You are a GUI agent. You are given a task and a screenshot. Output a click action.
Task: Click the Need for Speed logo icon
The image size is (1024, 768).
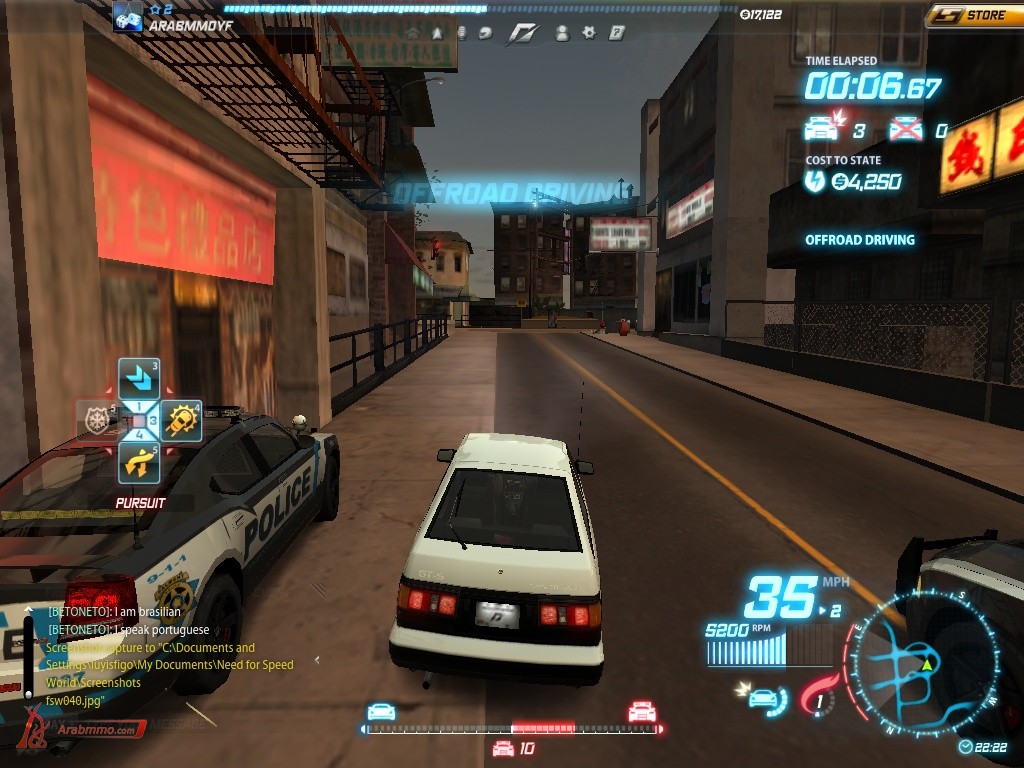(x=521, y=33)
